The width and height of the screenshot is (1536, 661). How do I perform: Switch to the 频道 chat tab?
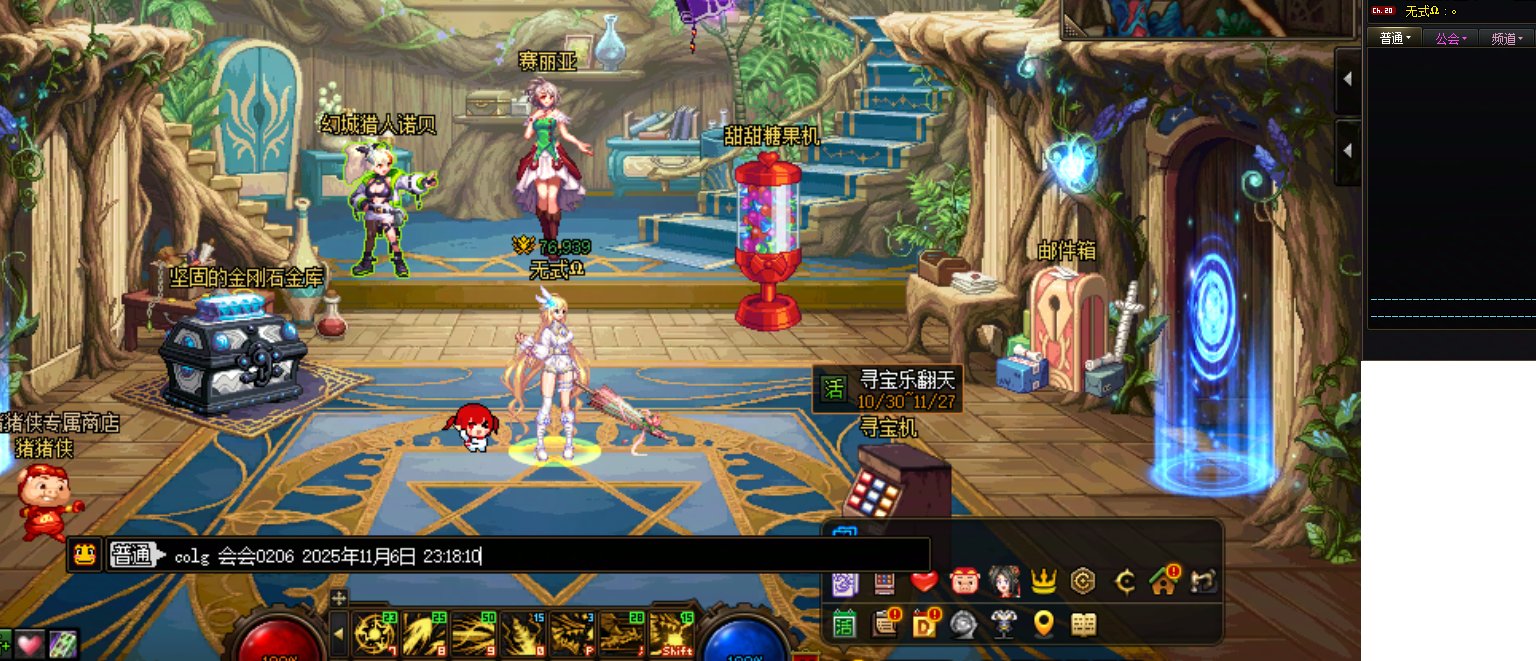click(1507, 38)
